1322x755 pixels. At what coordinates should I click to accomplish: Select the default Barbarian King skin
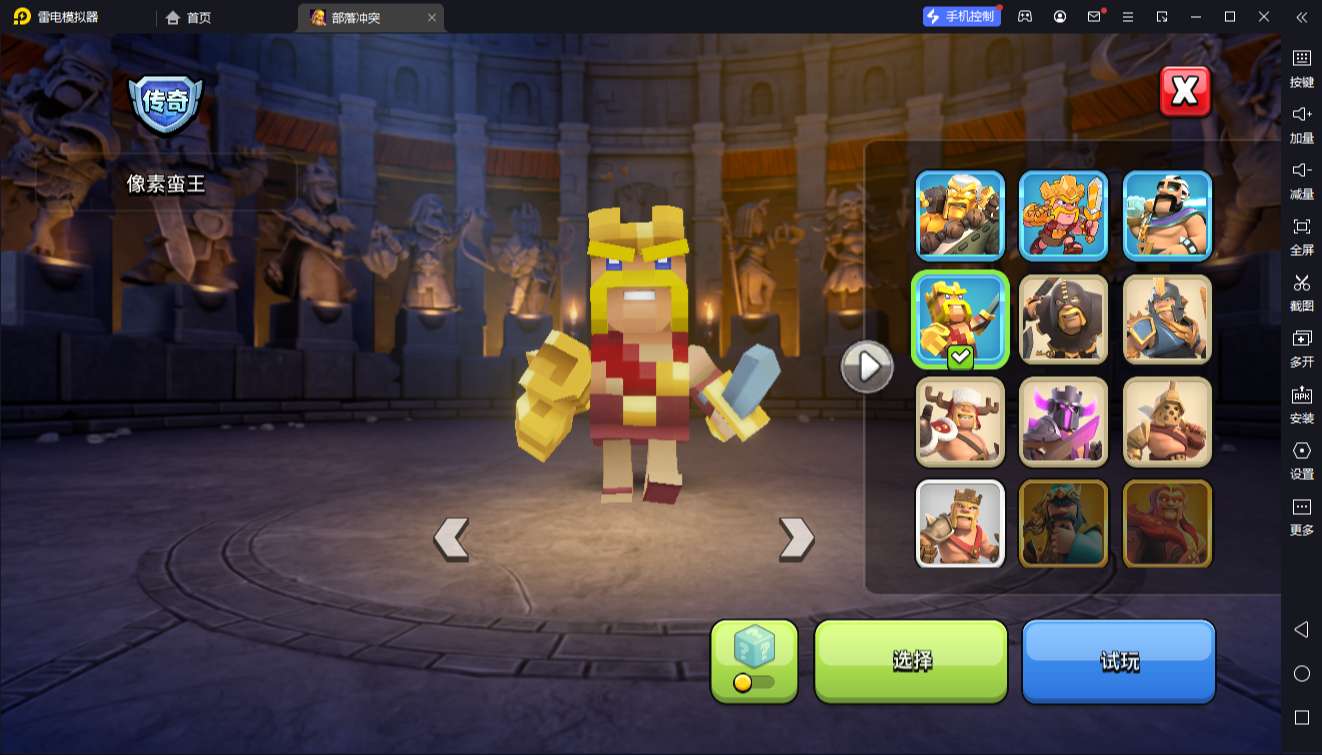[960, 524]
